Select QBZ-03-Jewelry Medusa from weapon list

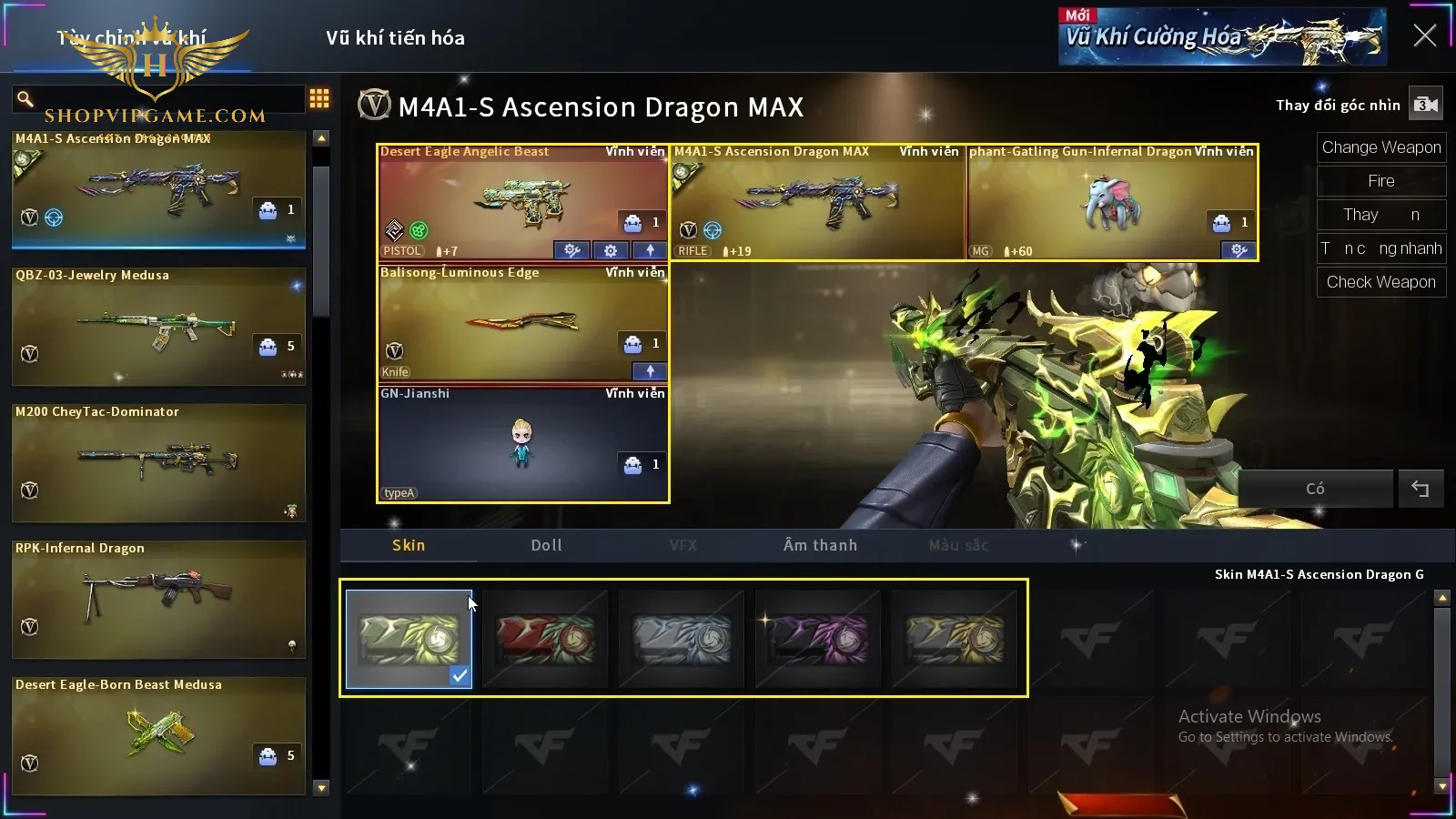(158, 327)
